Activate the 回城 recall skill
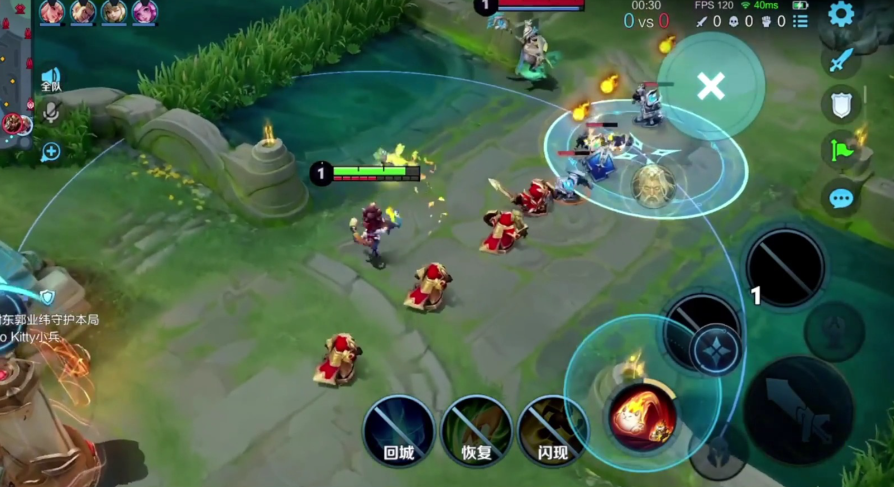Viewport: 894px width, 487px height. [x=398, y=430]
